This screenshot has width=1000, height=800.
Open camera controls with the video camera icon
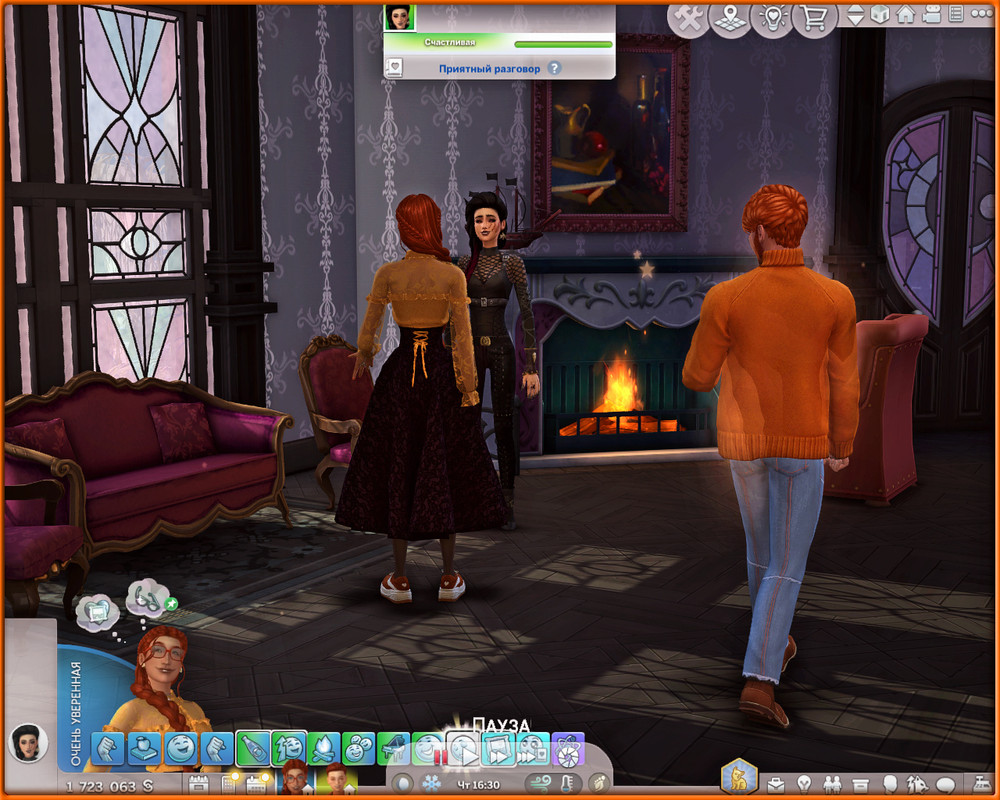click(931, 15)
